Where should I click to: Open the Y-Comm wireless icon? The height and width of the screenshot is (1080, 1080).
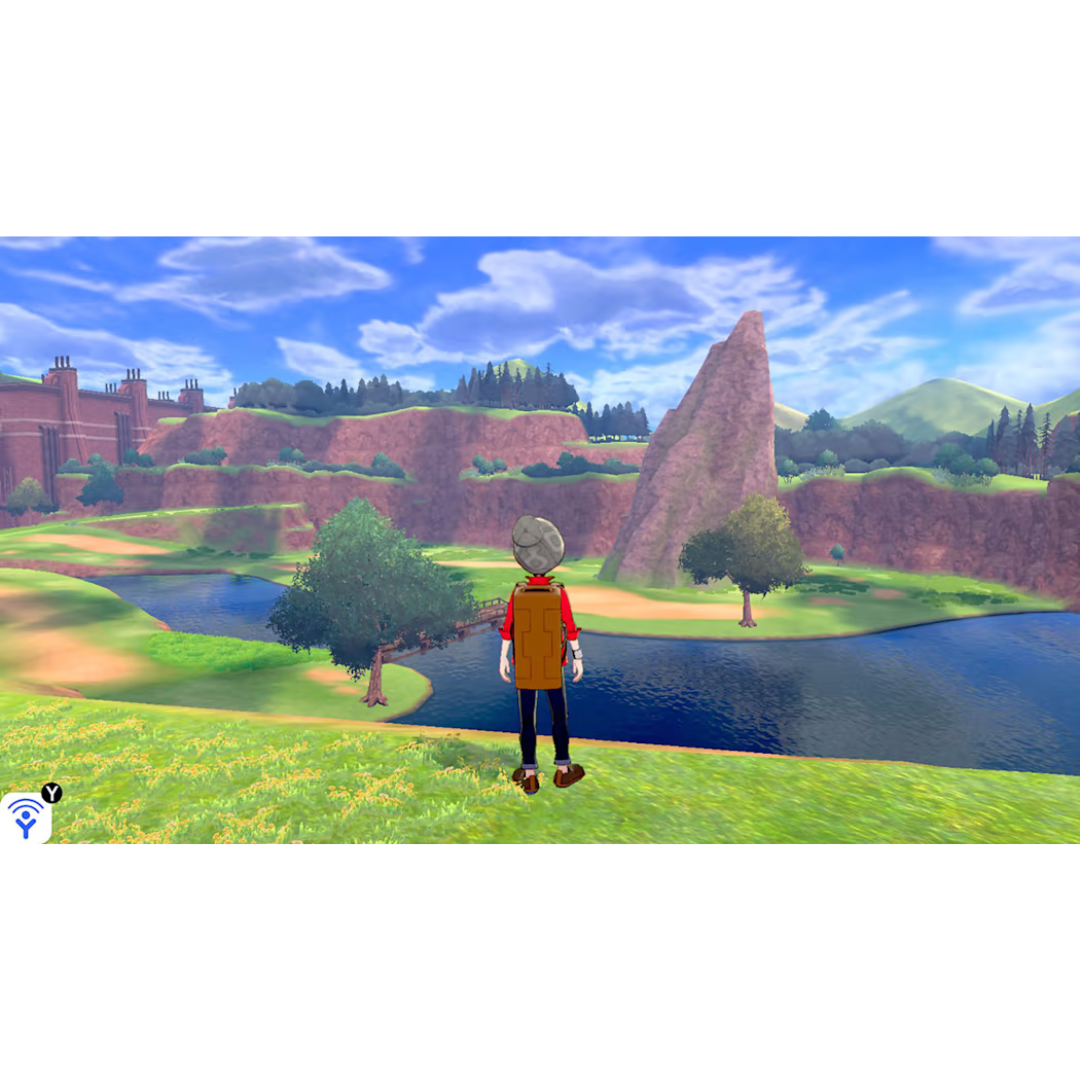(26, 818)
